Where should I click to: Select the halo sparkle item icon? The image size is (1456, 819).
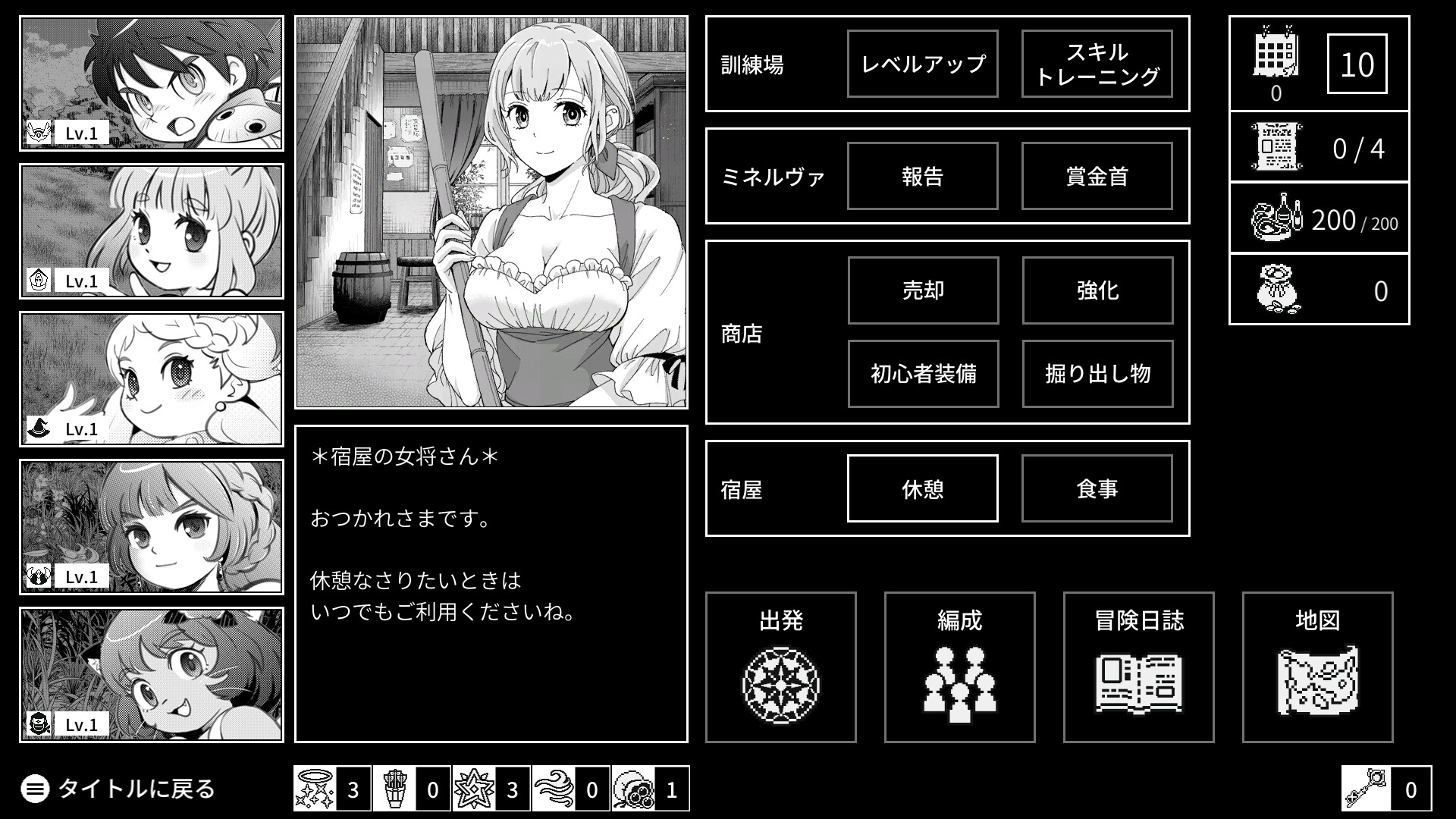tap(315, 789)
